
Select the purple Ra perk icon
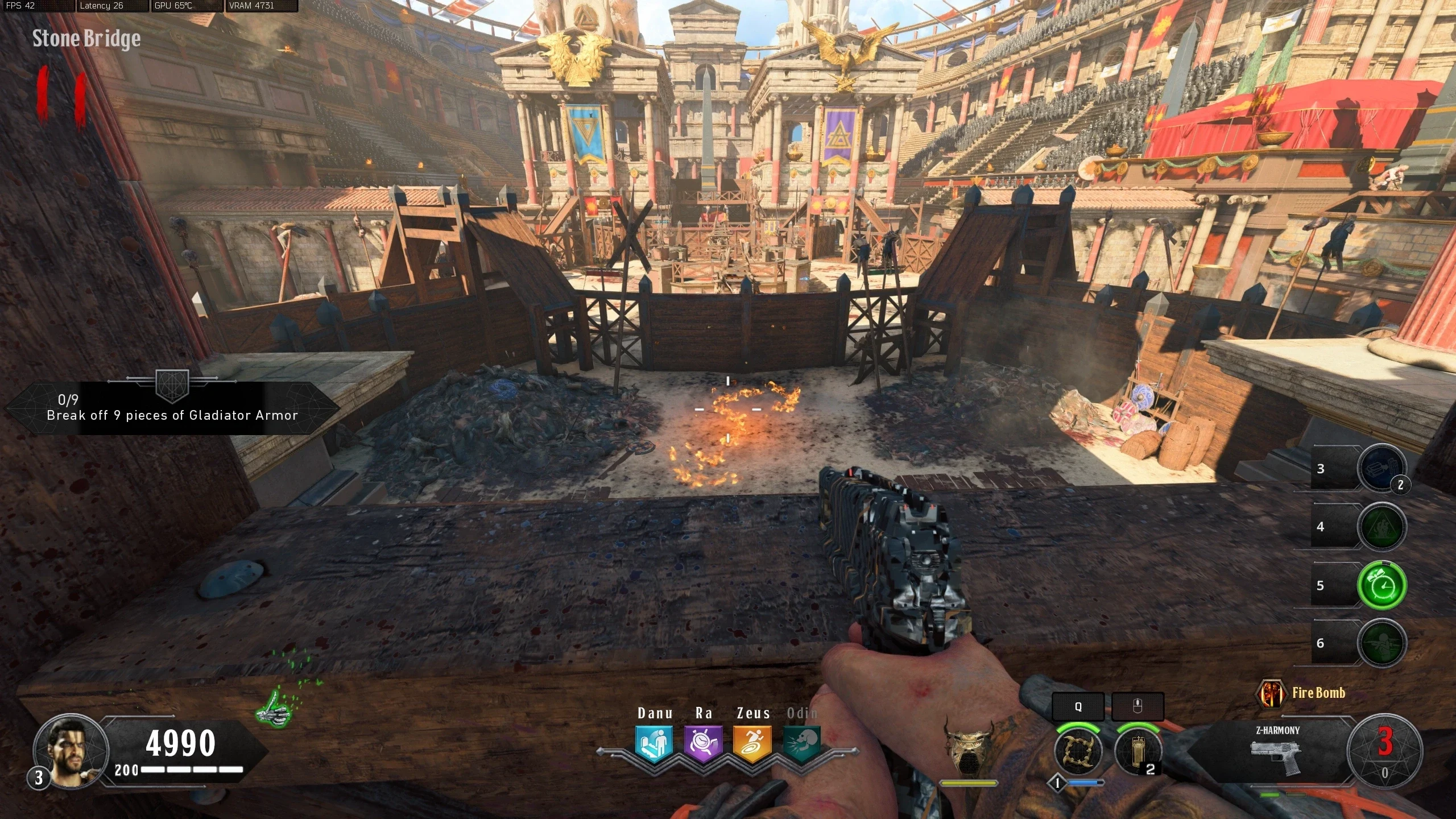tap(703, 743)
